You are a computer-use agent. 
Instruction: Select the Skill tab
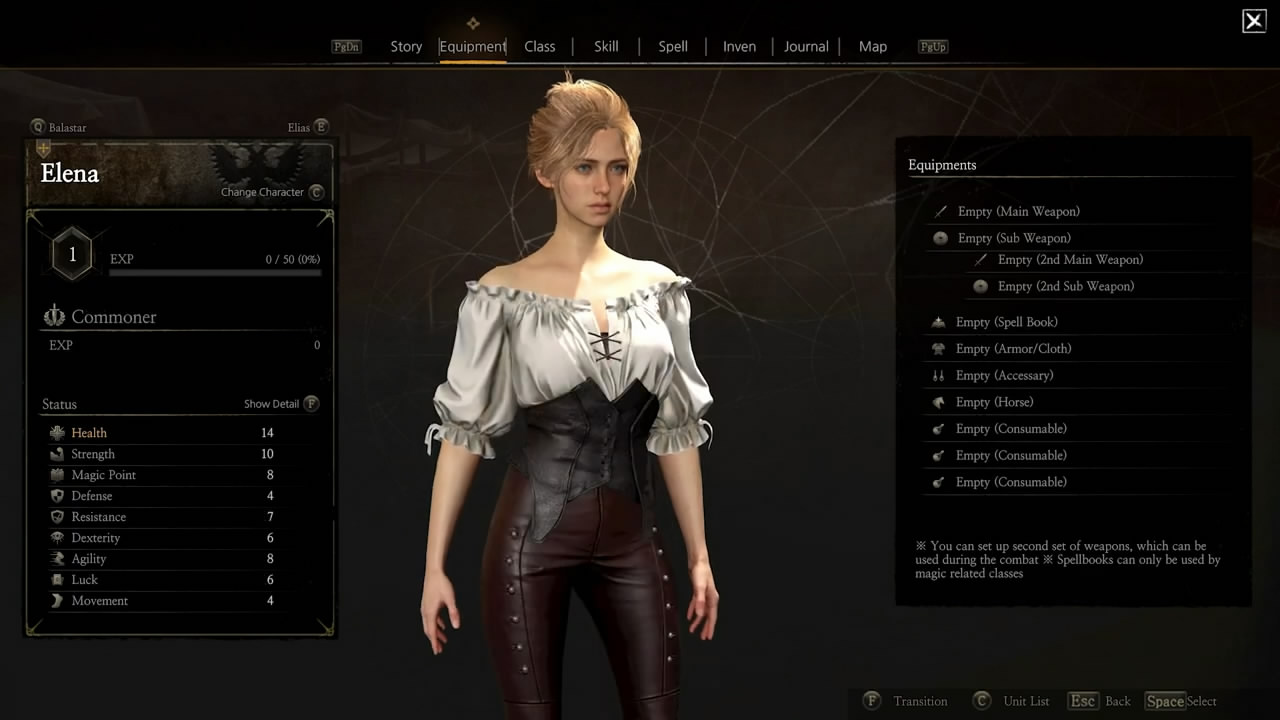pyautogui.click(x=606, y=47)
